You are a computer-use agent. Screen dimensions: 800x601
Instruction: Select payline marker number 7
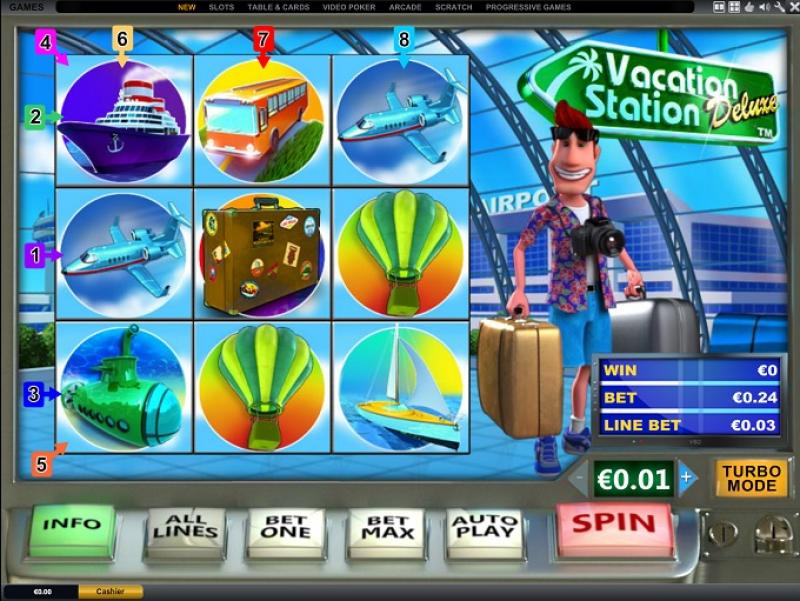(x=263, y=40)
